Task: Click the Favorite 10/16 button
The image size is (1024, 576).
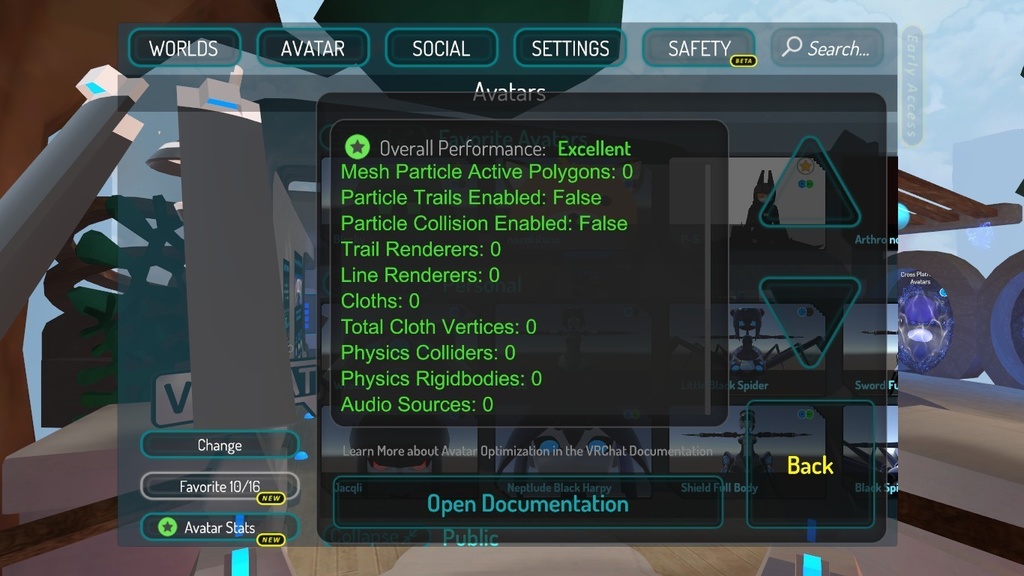Action: [219, 487]
